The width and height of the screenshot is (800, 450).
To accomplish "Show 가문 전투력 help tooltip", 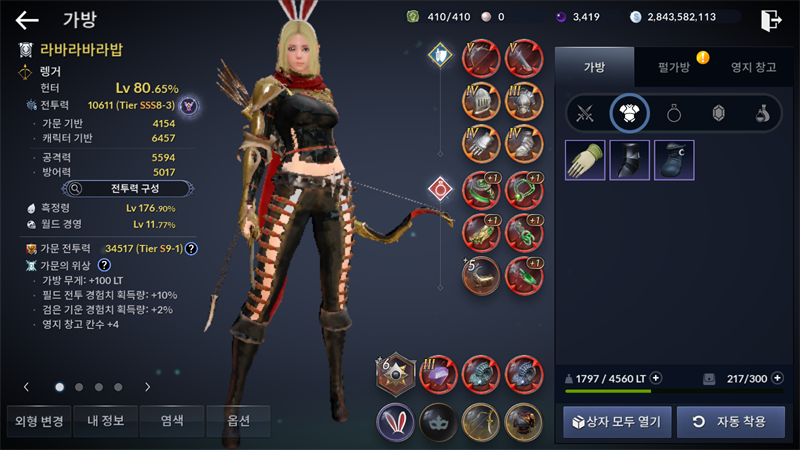I will pos(190,249).
